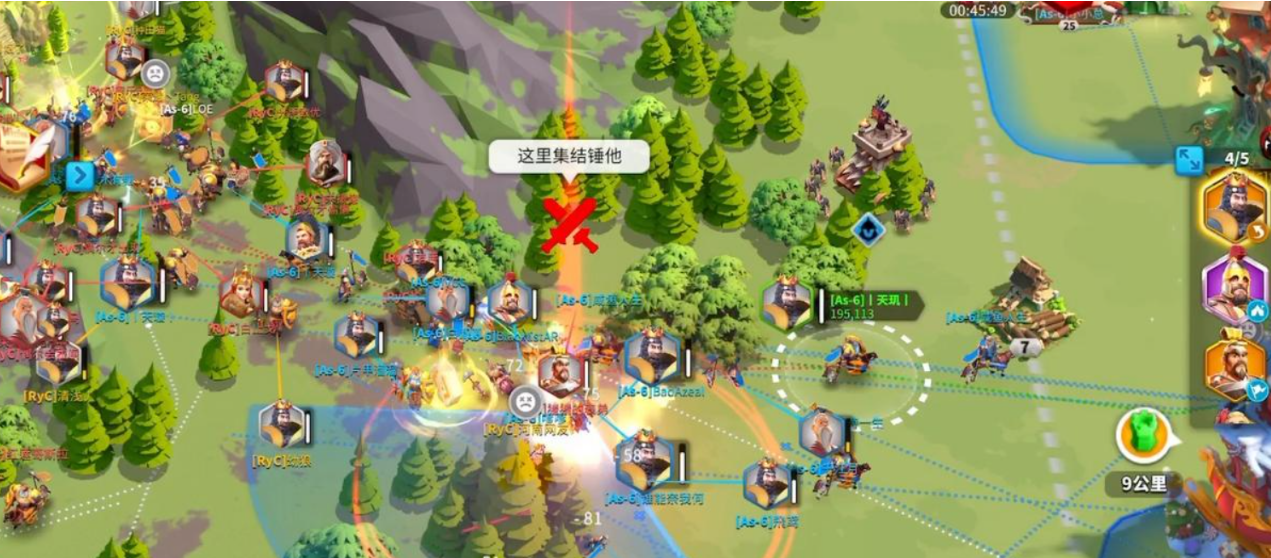
Task: Click the blue shield marker near the watchtower
Action: coord(869,229)
